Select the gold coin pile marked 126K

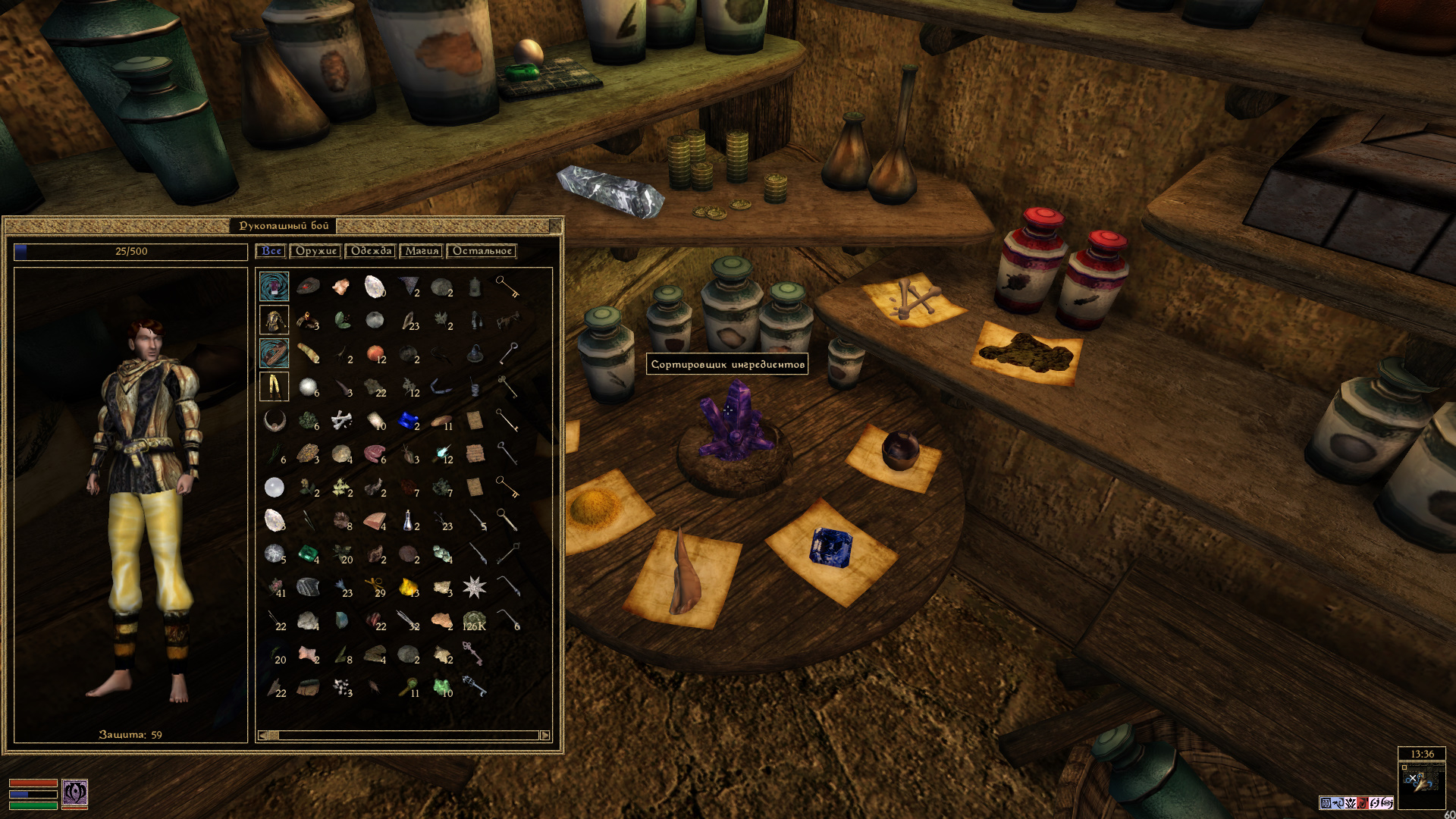474,620
